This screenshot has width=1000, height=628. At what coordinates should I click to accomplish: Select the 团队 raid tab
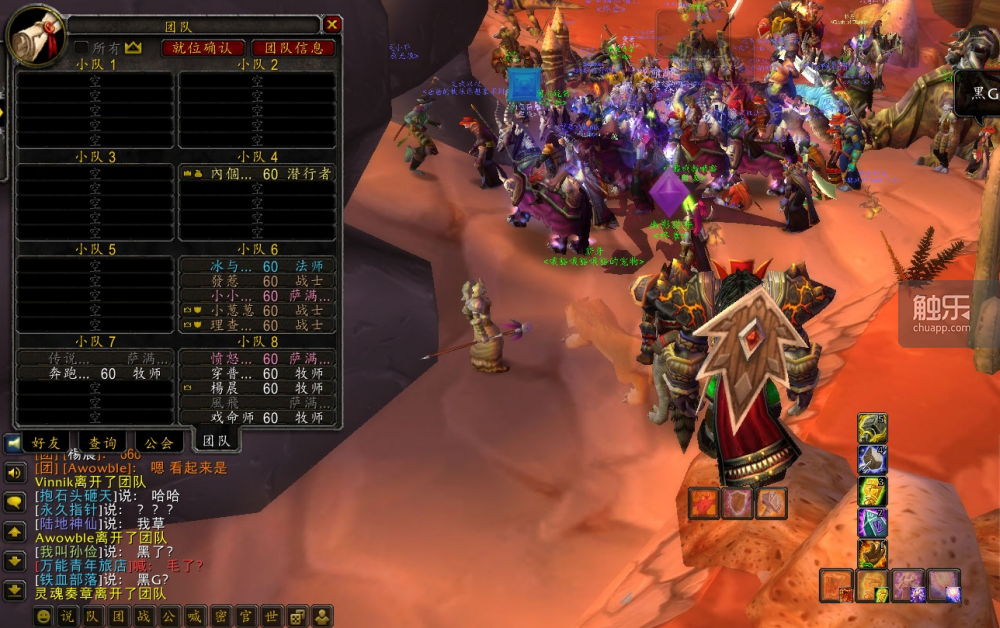pos(216,440)
